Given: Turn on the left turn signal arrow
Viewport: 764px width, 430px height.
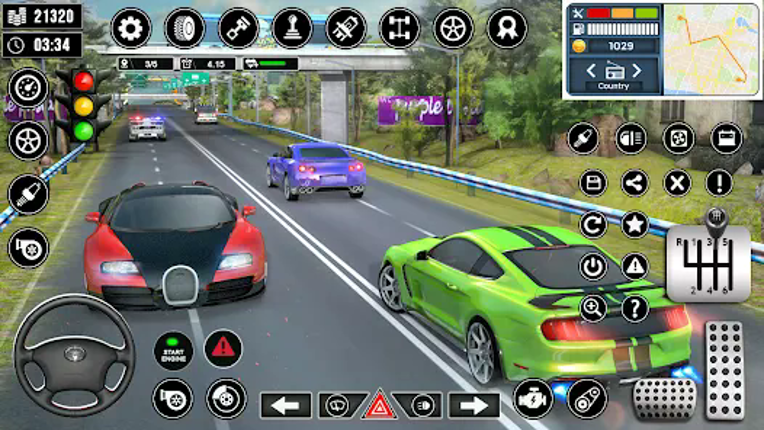Looking at the screenshot, I should pyautogui.click(x=286, y=405).
